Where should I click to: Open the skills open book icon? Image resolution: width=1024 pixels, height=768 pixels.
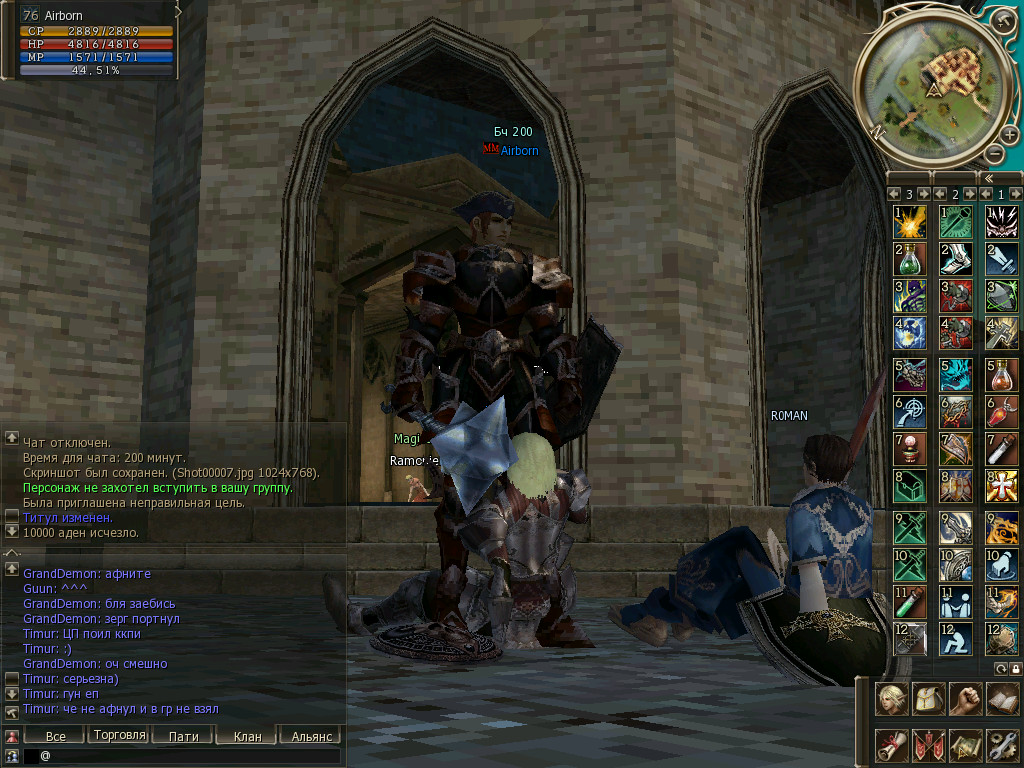[1002, 699]
